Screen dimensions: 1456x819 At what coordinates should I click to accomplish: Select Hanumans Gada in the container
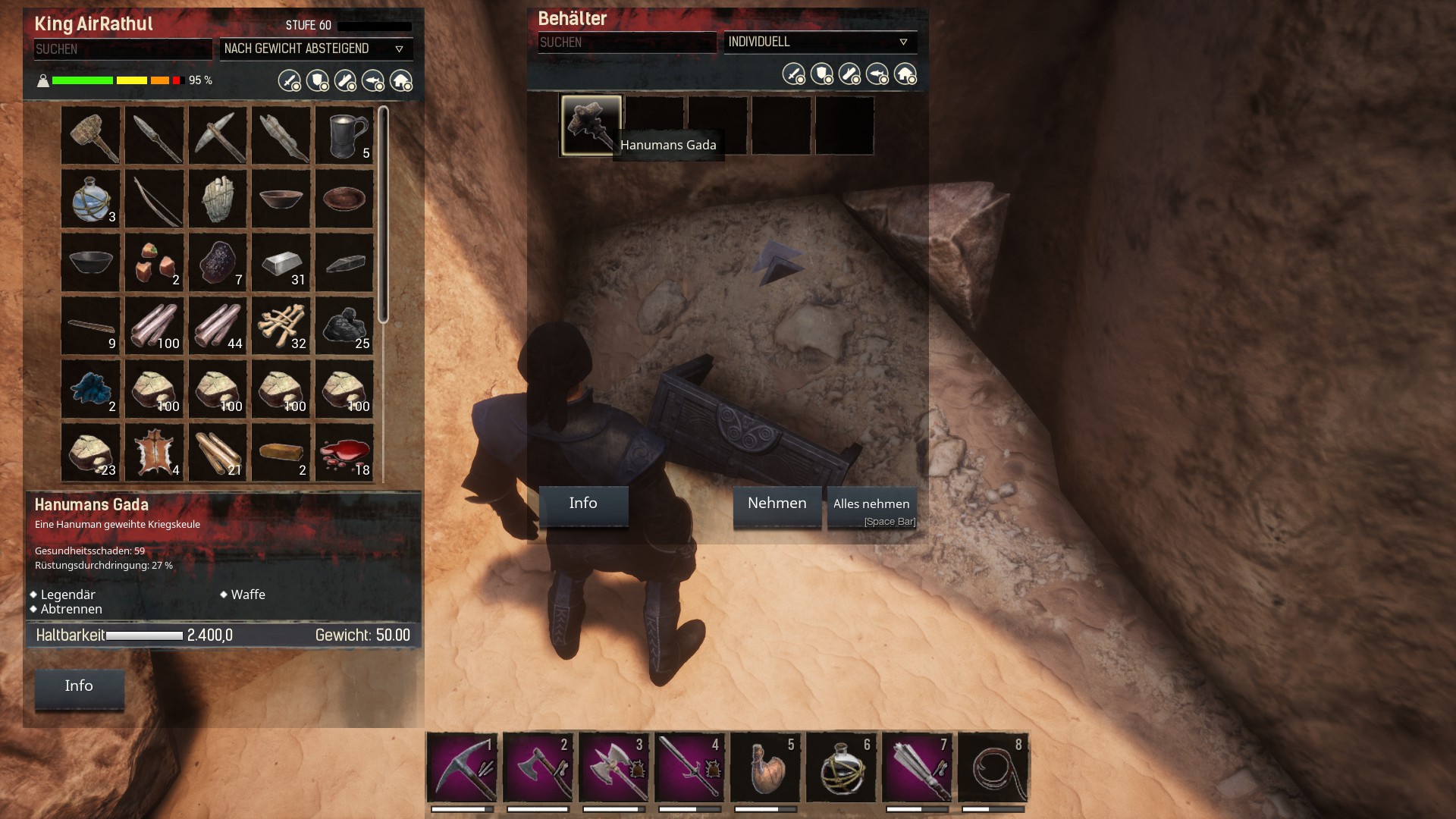(591, 125)
